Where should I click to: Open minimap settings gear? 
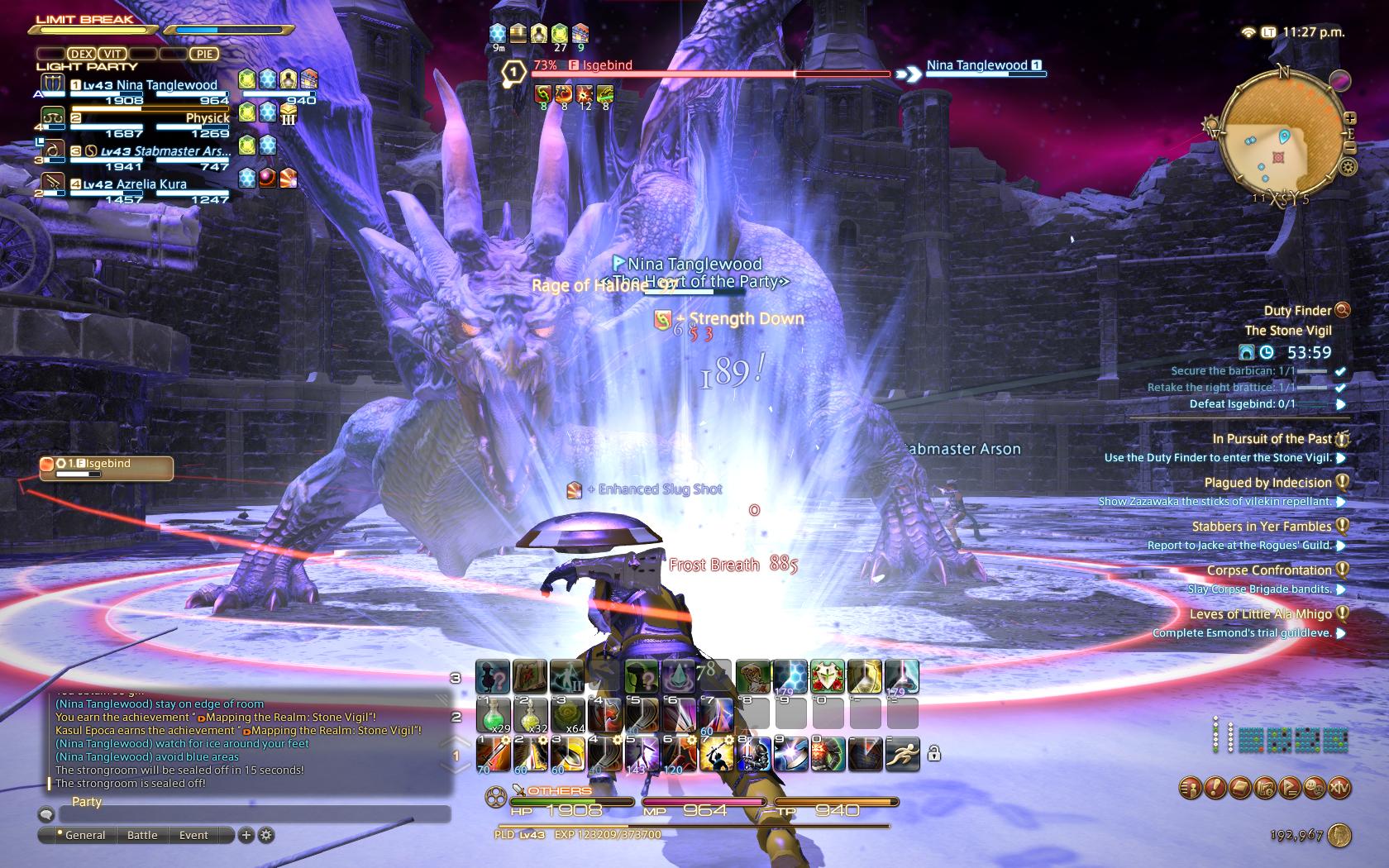(1348, 167)
